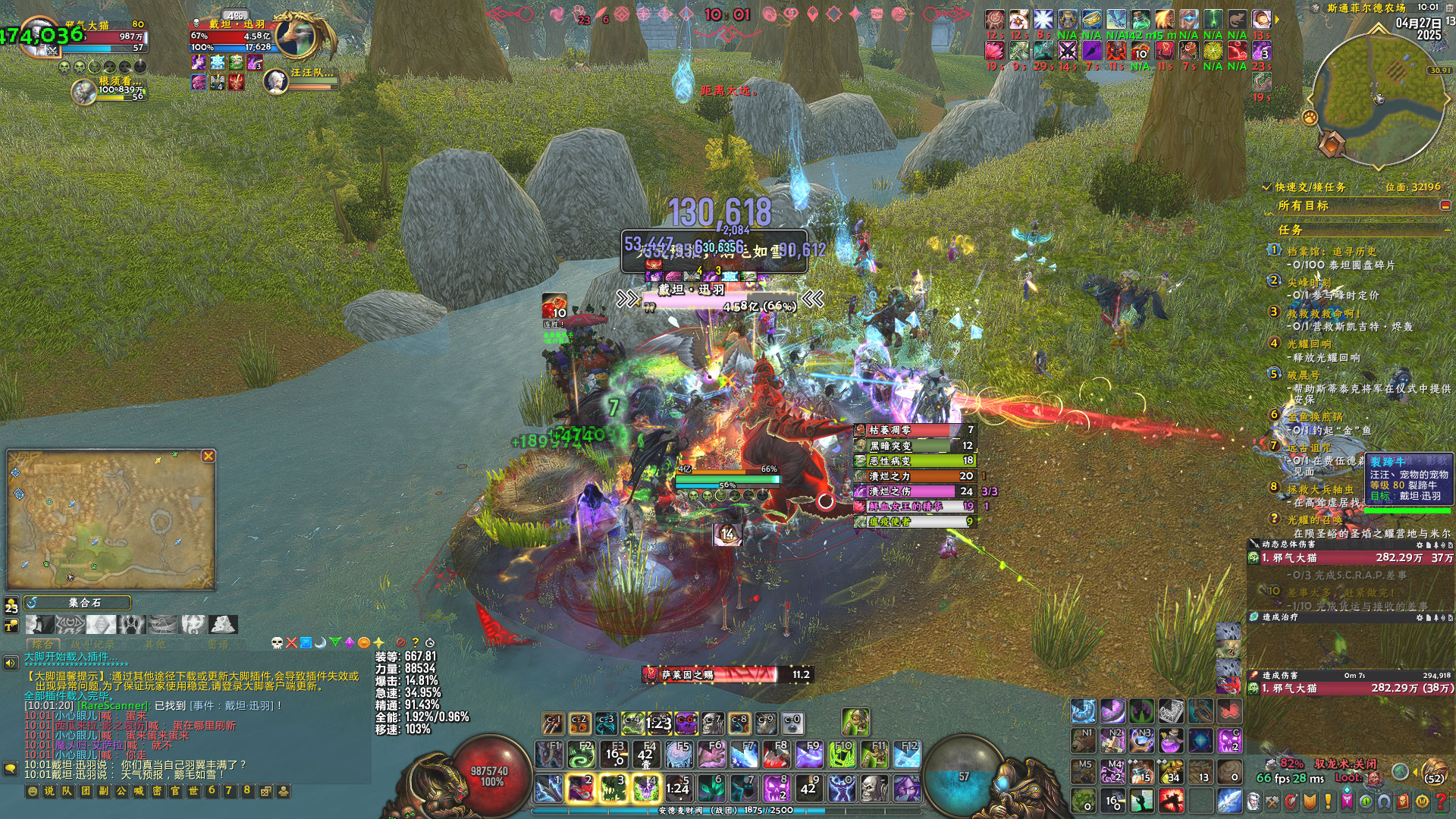This screenshot has width=1456, height=819.
Task: Select the 枯萎凋零 timer bar
Action: click(x=914, y=430)
